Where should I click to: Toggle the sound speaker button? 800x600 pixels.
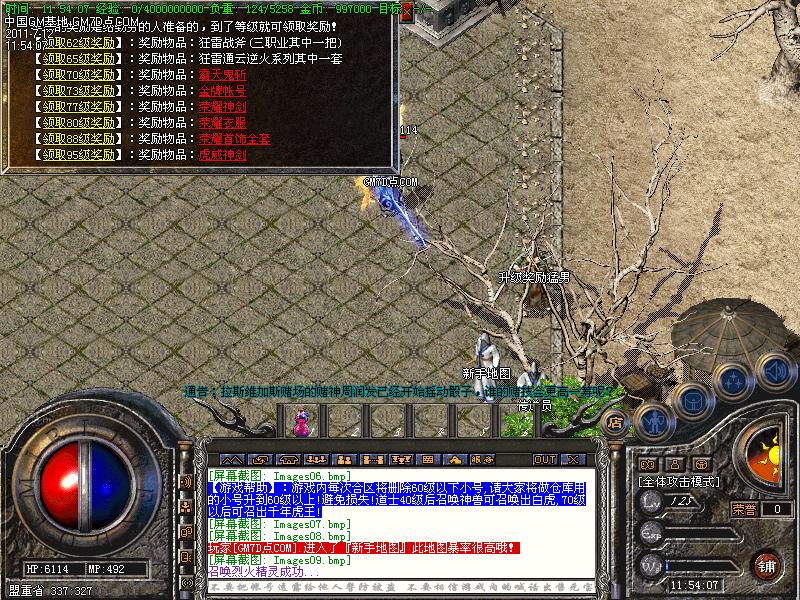tap(773, 370)
